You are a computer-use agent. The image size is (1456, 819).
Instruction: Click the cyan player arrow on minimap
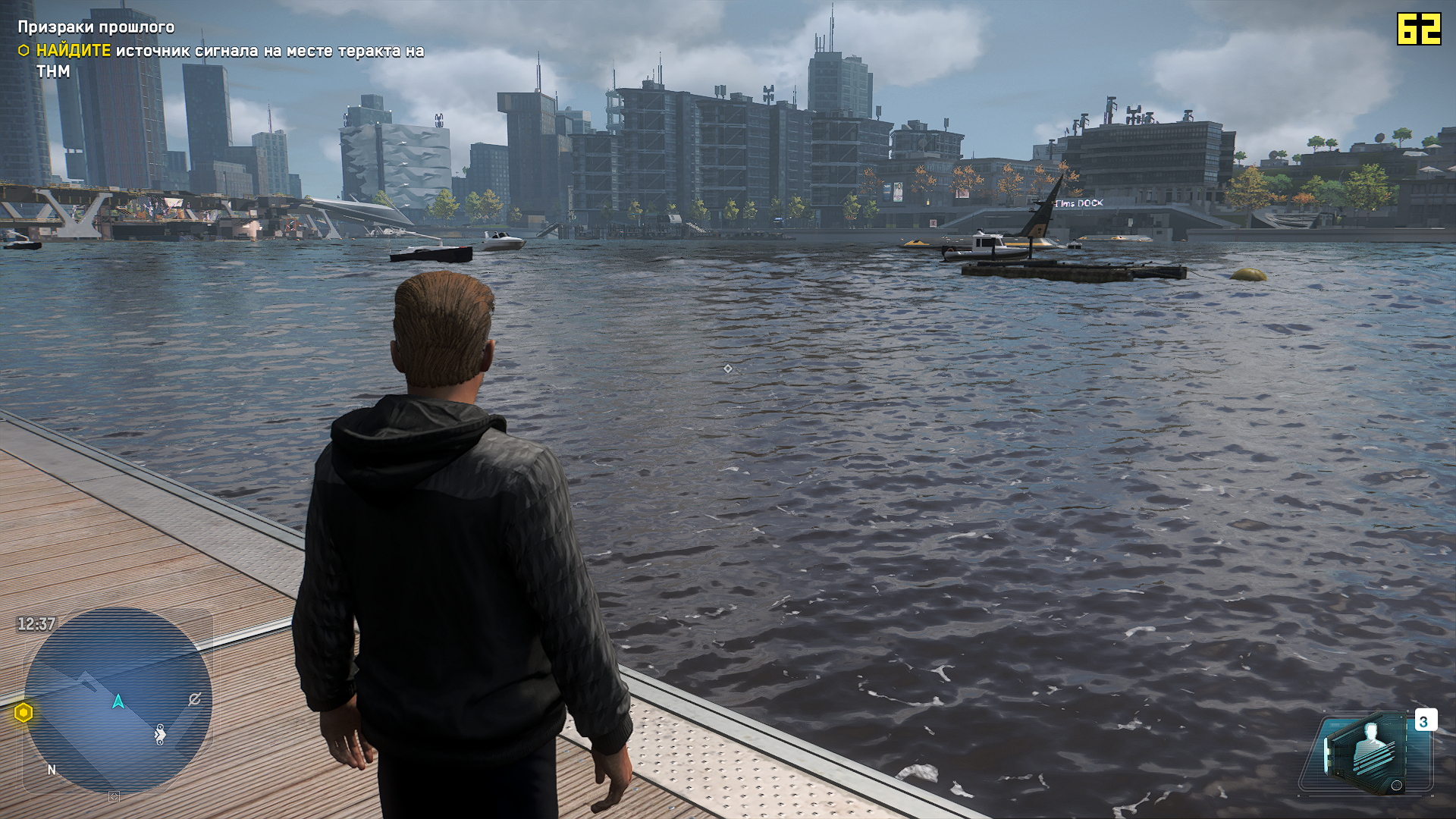click(118, 701)
